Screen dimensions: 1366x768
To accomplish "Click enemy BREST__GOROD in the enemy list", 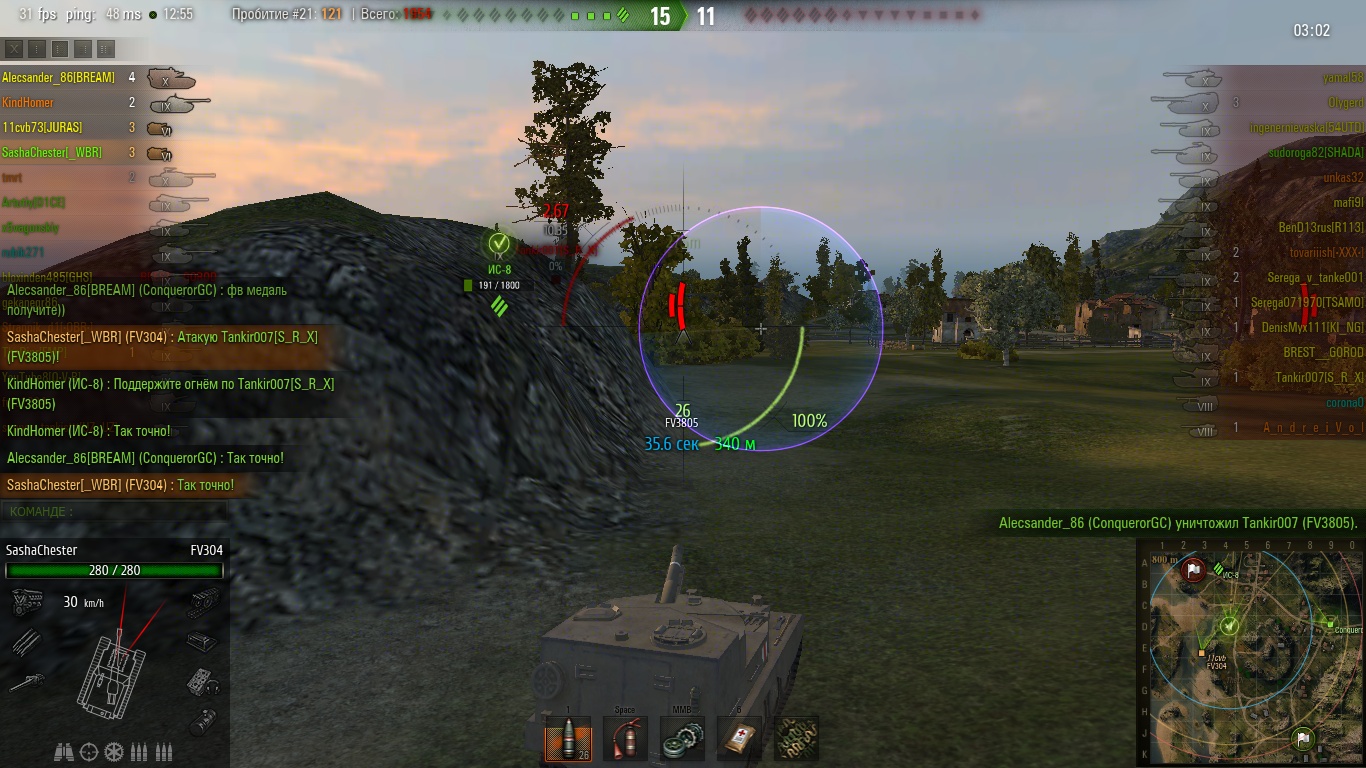I will (x=1323, y=353).
